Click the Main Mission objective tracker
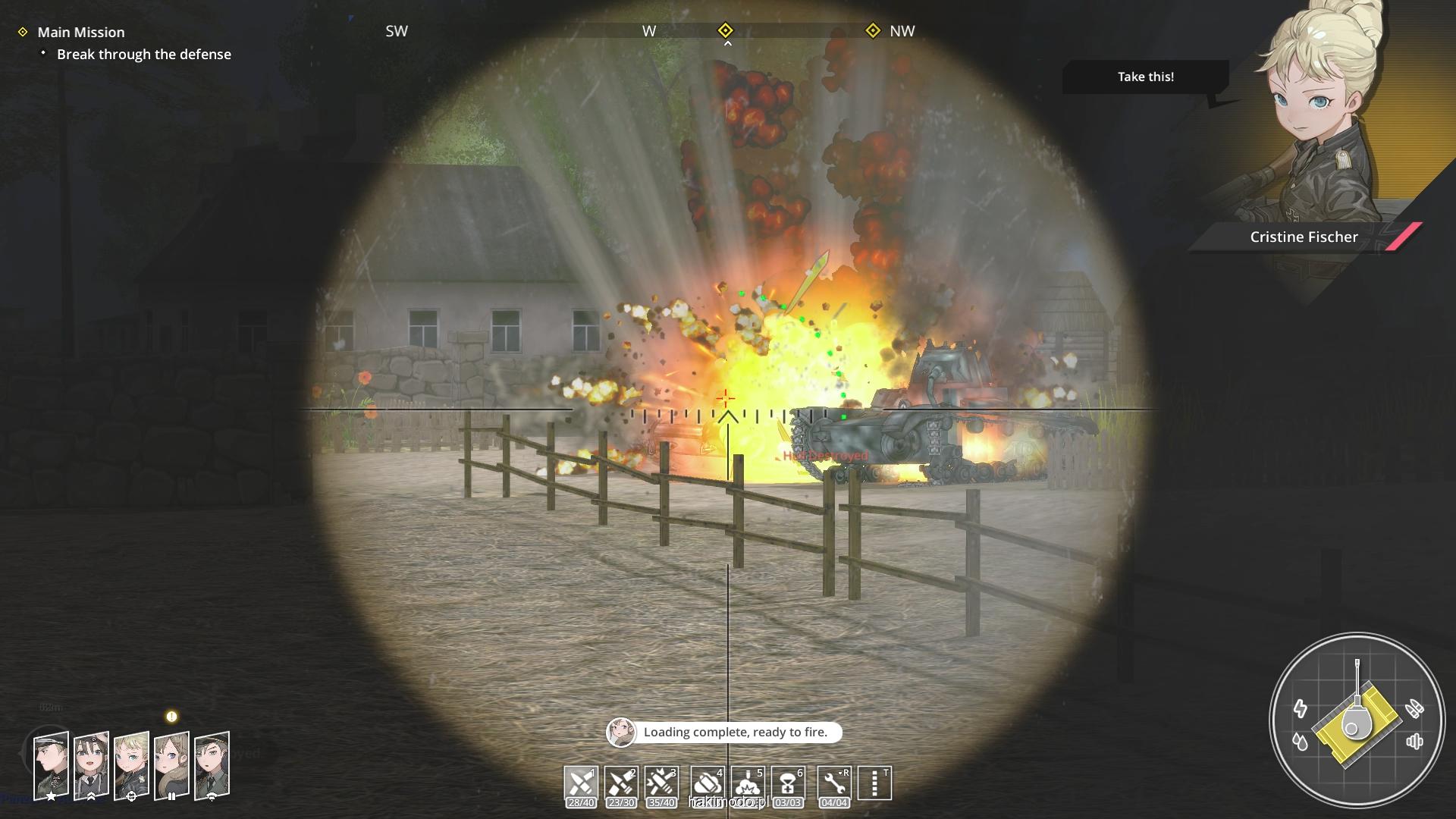 81,32
